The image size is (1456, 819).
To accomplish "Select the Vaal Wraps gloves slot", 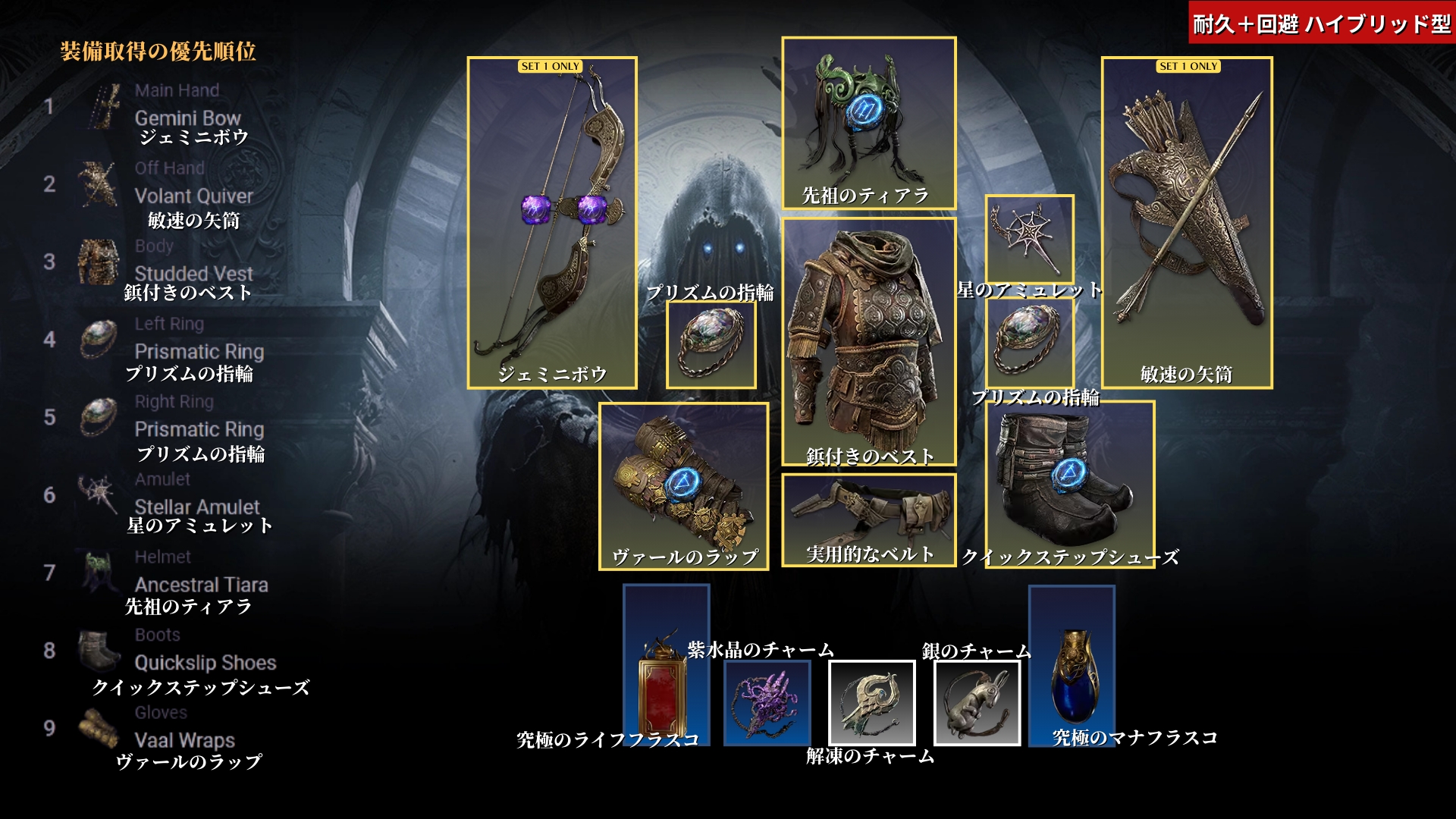I will coord(683,486).
